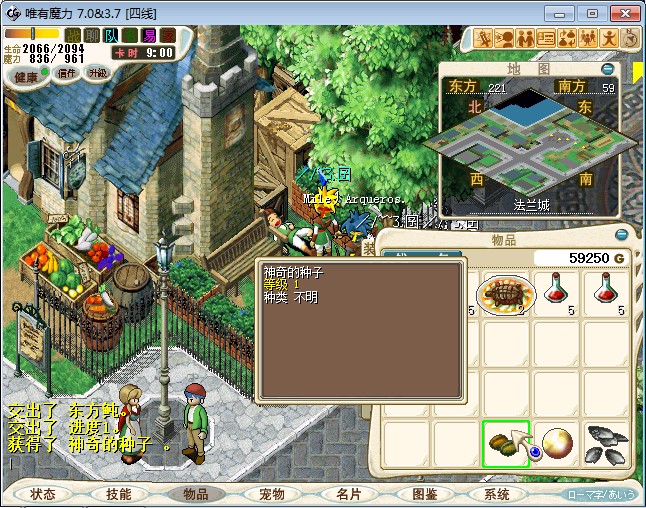Screen dimensions: 646x508
Task: Select the turtle dish inventory slot
Action: tap(507, 294)
